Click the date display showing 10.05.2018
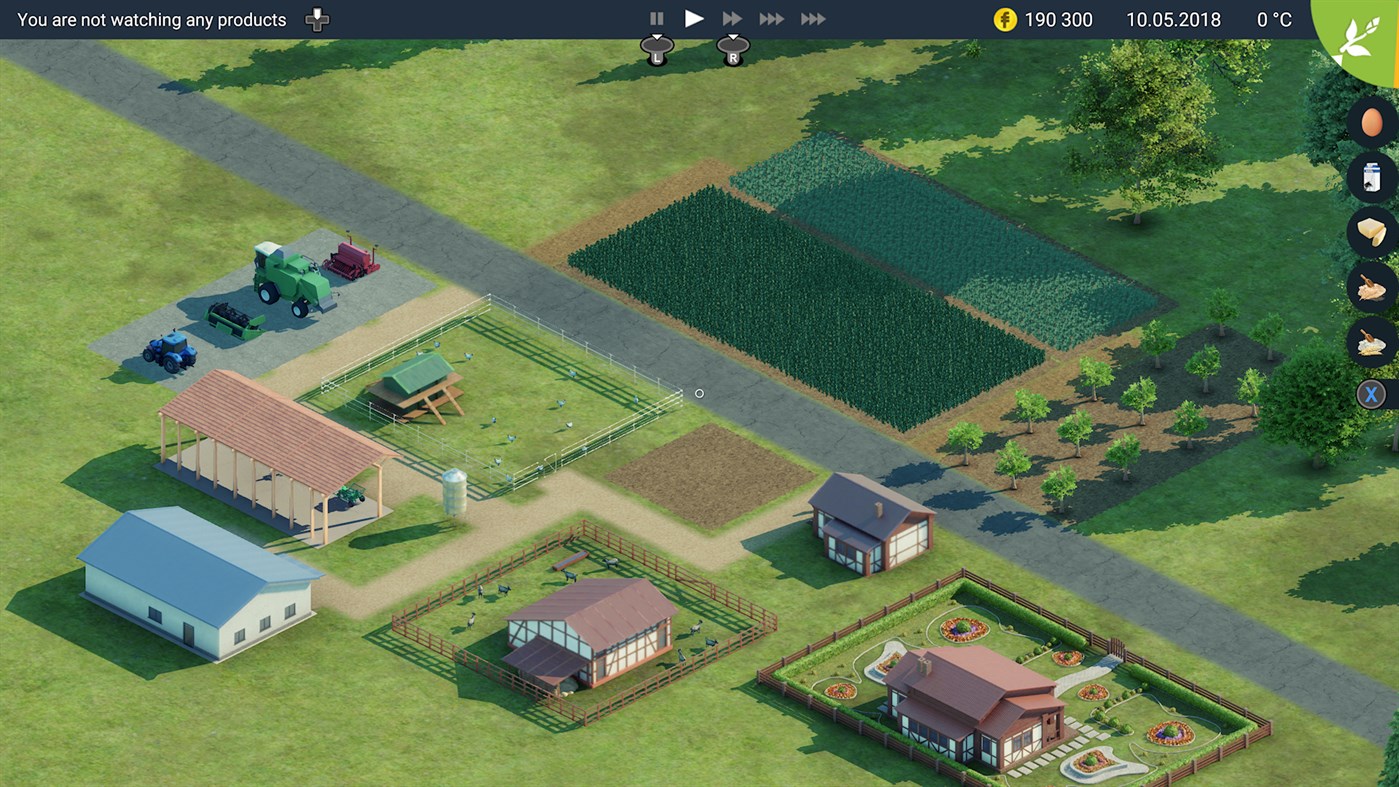This screenshot has width=1399, height=787. coord(1173,19)
